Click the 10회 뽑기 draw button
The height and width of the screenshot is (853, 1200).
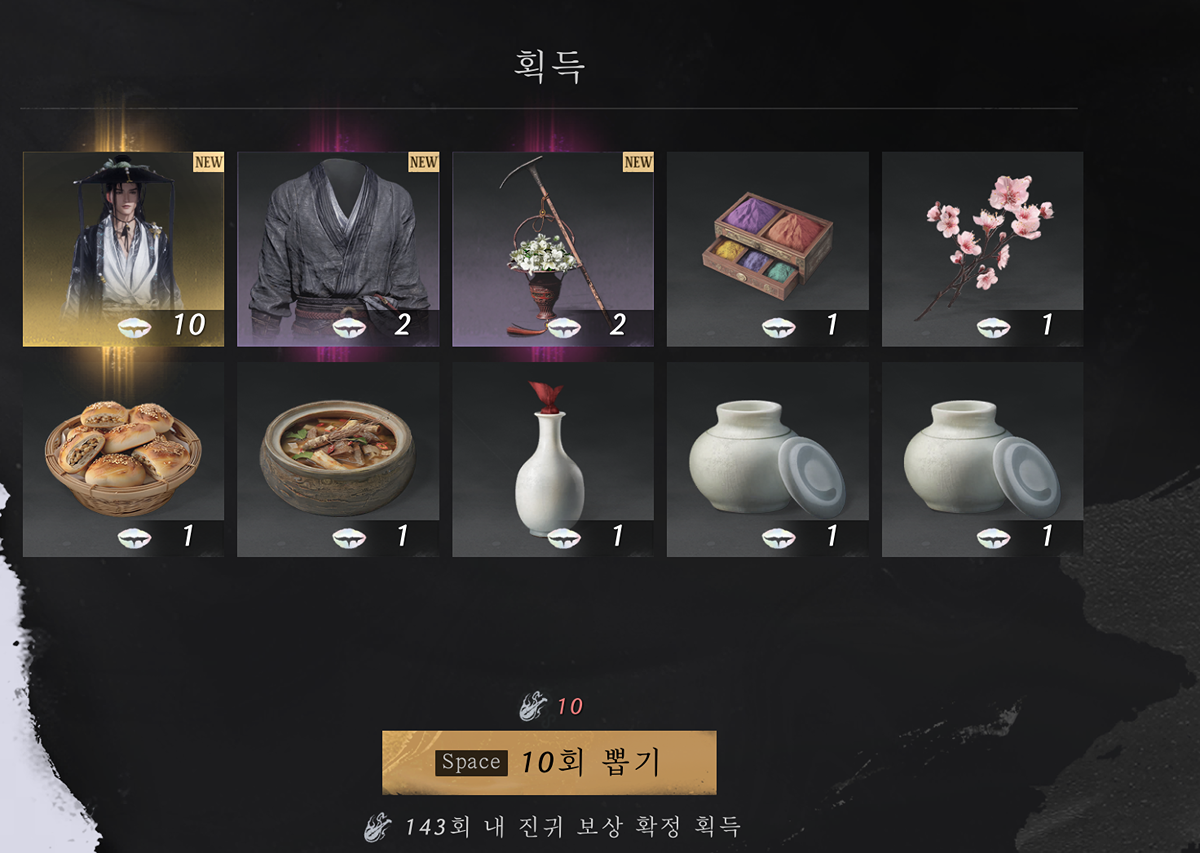(549, 762)
